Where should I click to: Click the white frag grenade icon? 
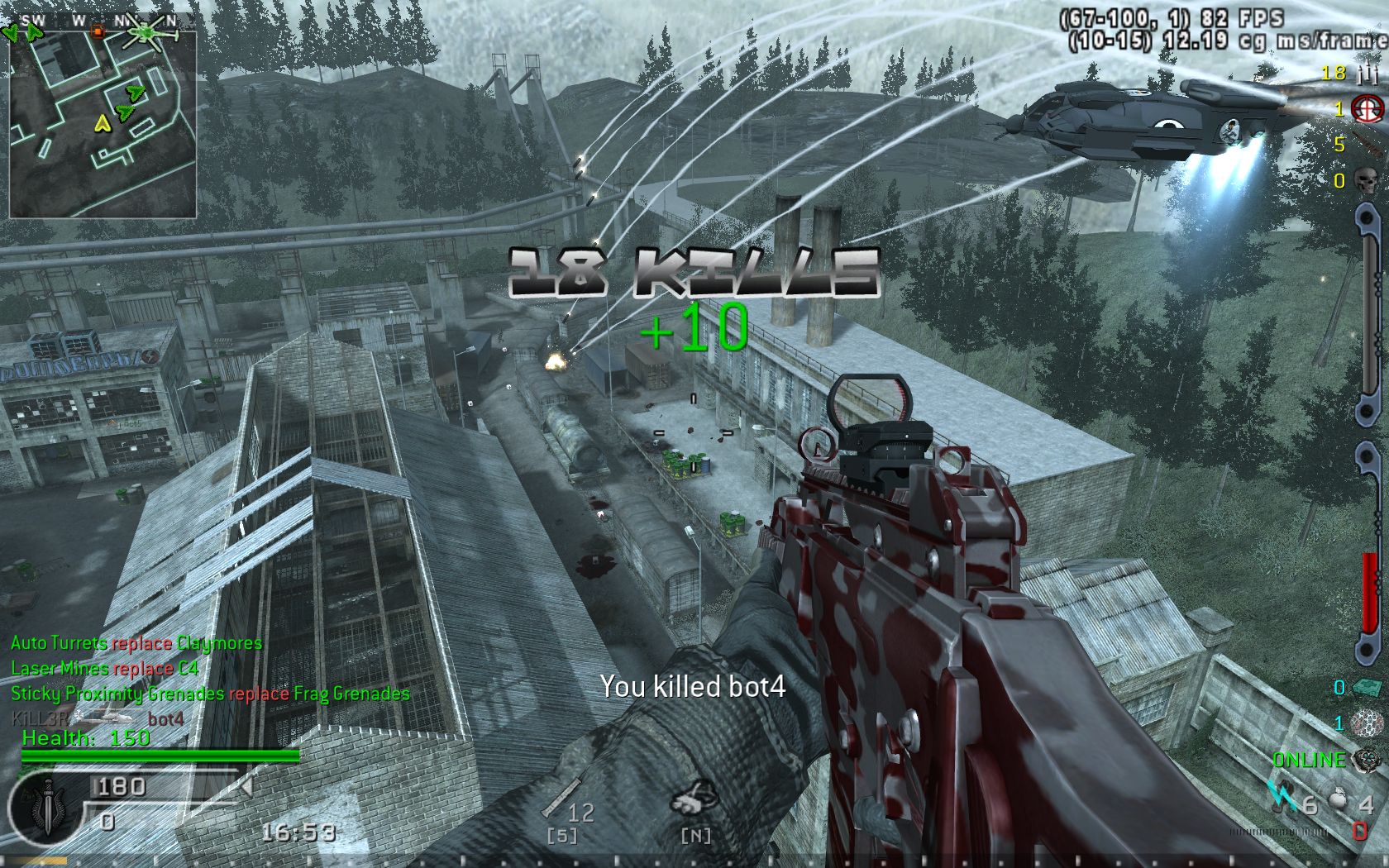coord(1339,801)
